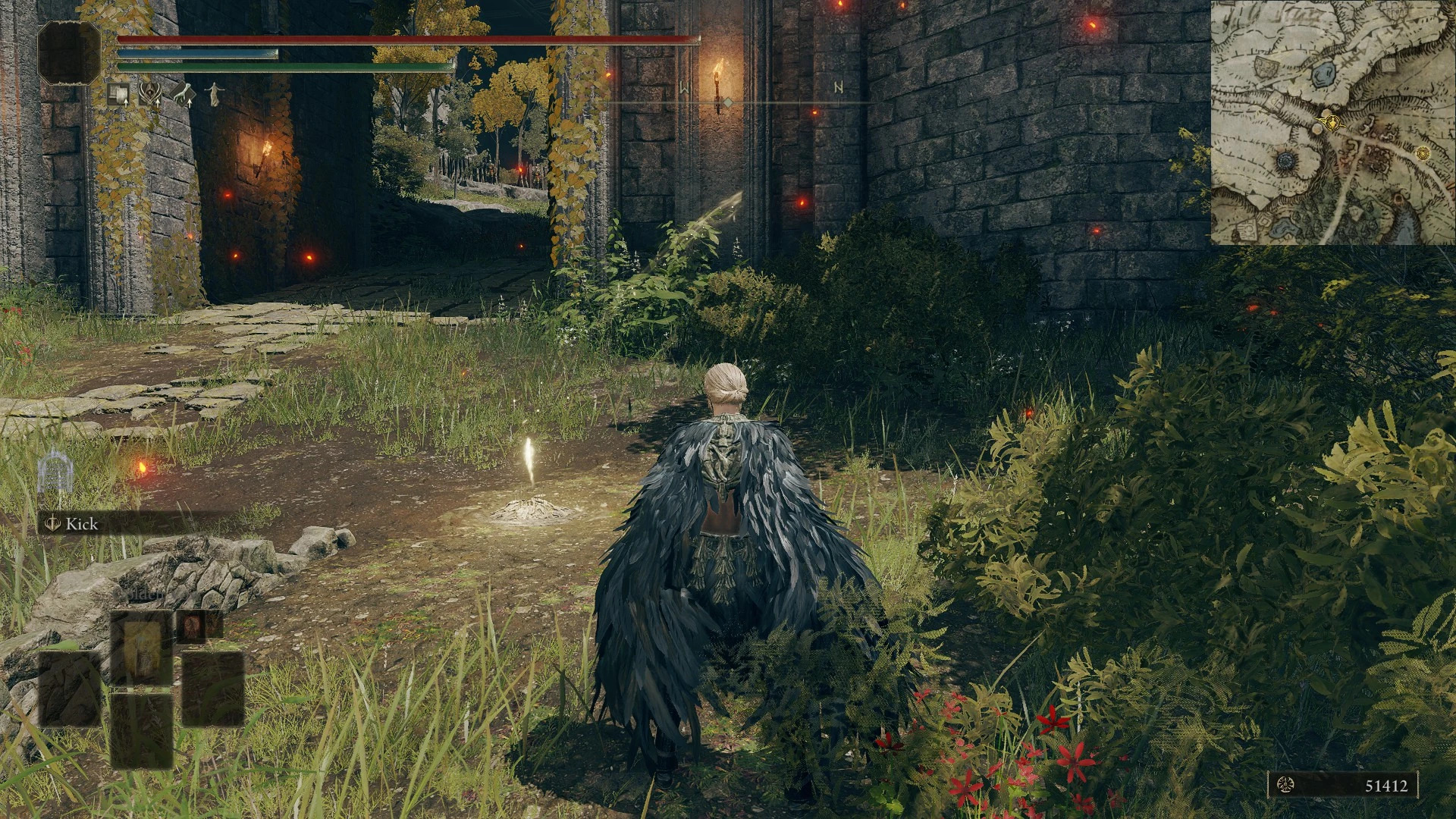Open the parchment minimap
The image size is (1456, 819).
pos(1332,123)
